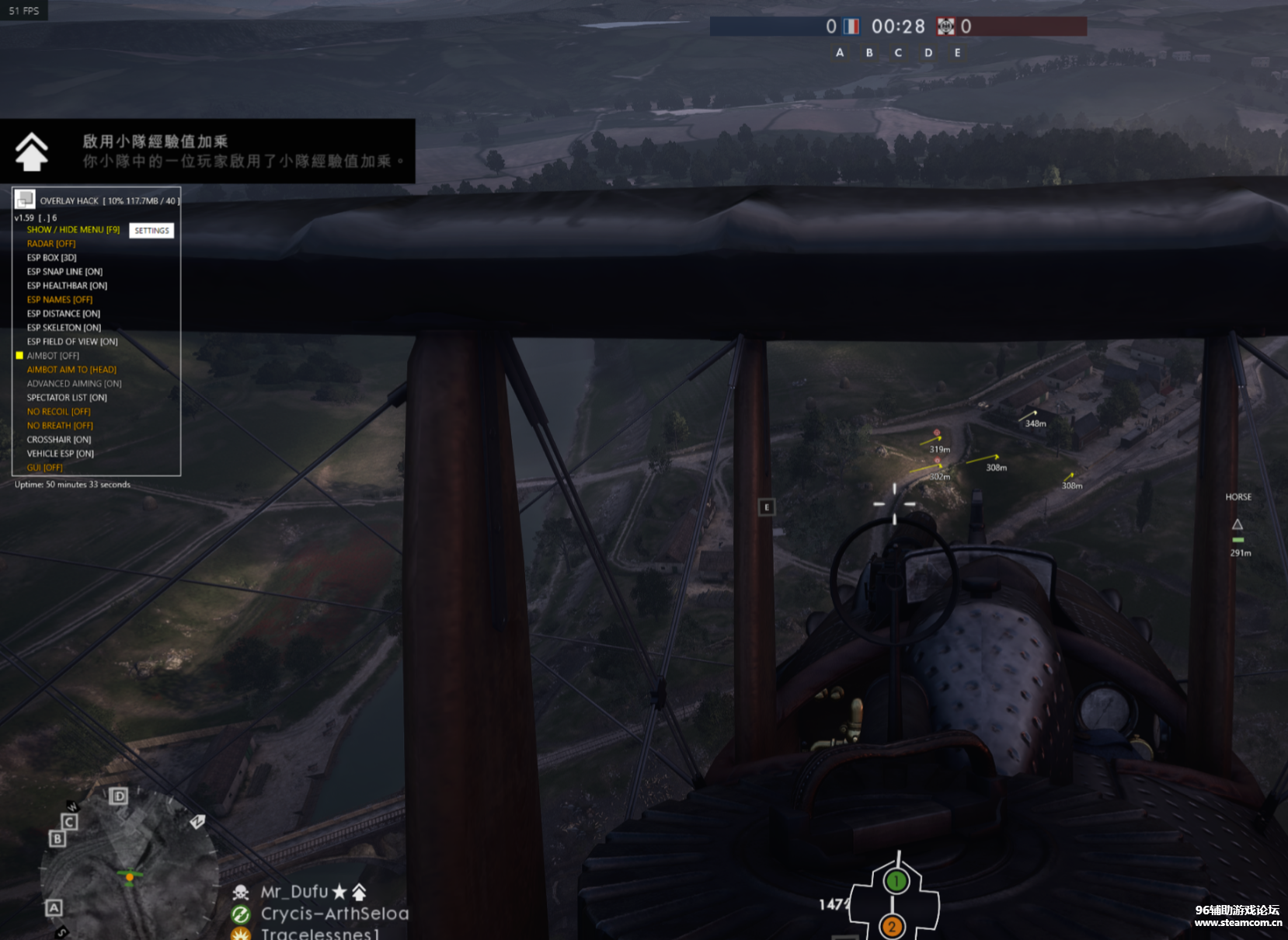This screenshot has width=1288, height=940.
Task: Select objective C in the top flag row
Action: 899,53
